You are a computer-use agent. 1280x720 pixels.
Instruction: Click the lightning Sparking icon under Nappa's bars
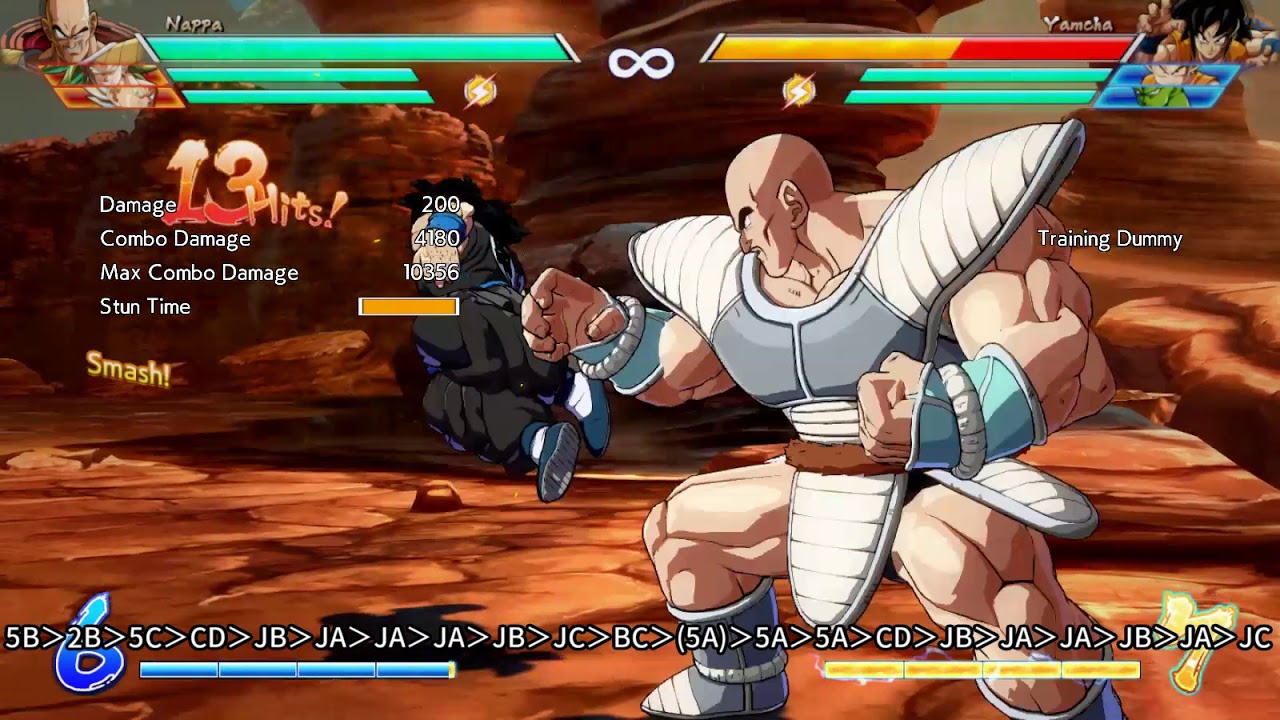pos(484,88)
